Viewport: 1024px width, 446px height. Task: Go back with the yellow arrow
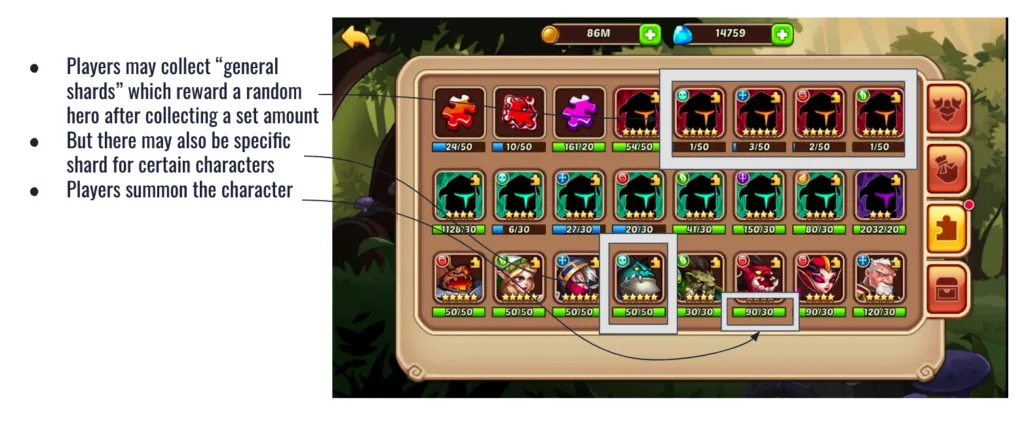pos(355,37)
